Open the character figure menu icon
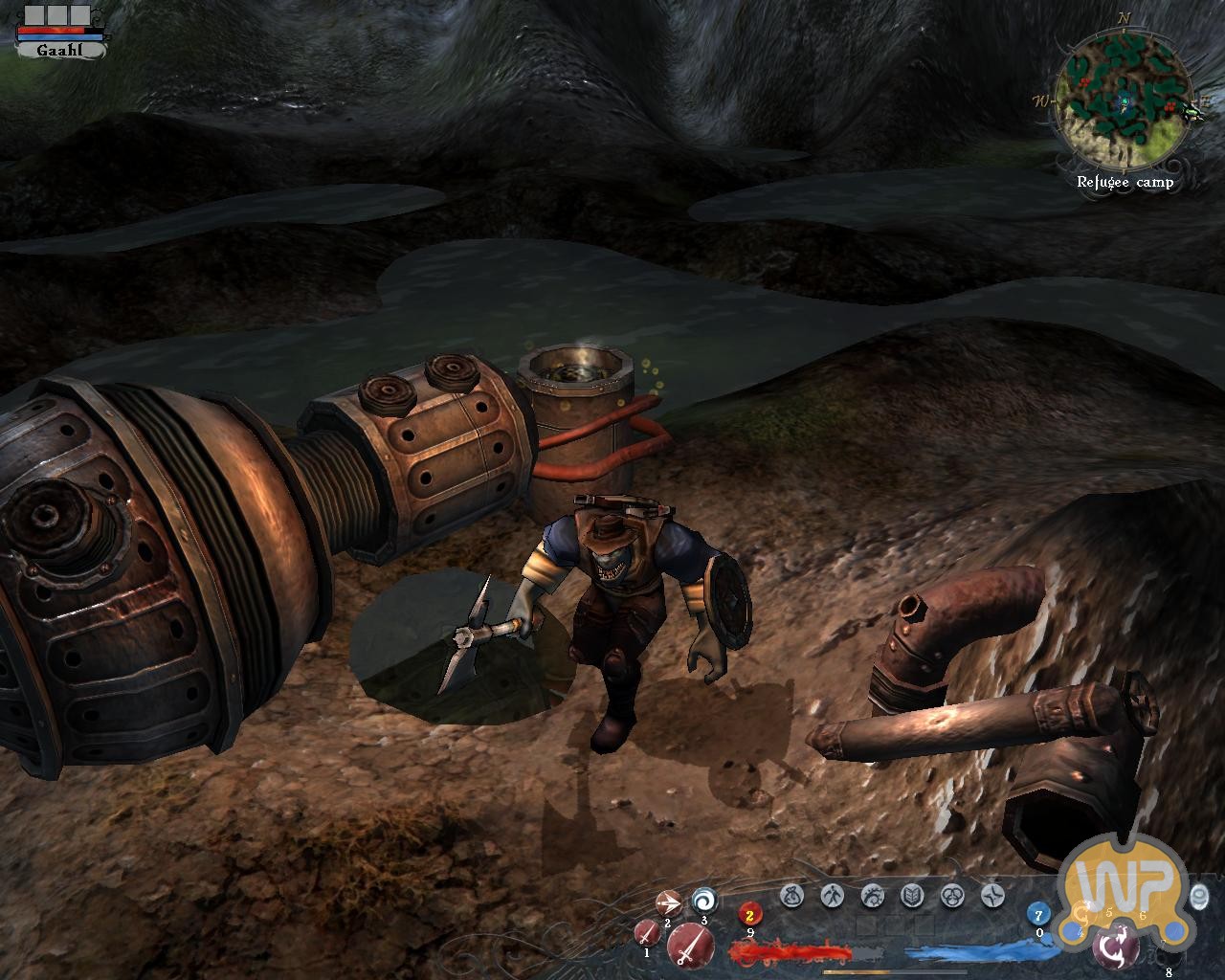Viewport: 1225px width, 980px height. point(832,896)
